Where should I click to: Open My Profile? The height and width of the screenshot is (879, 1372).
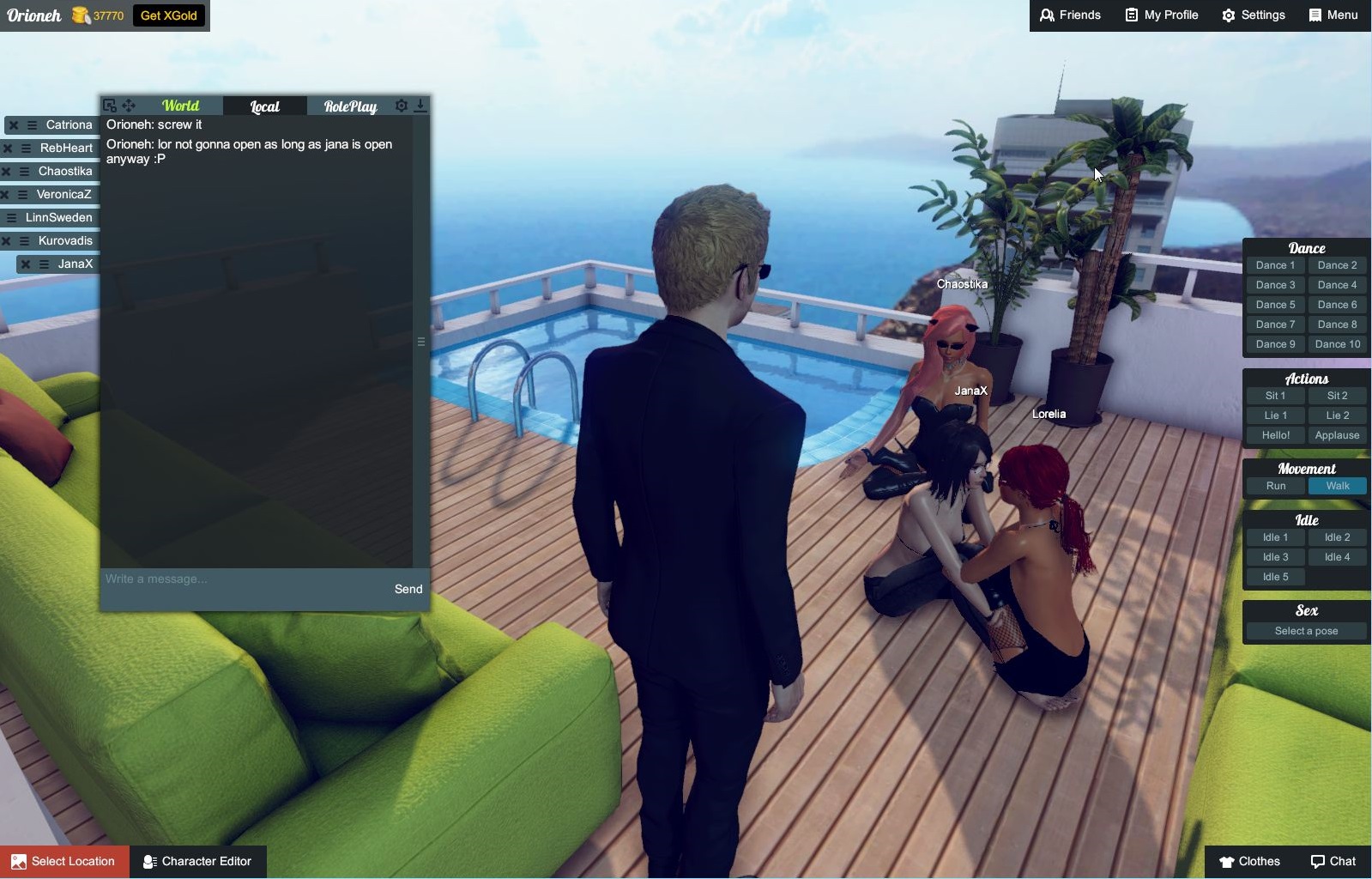[x=1161, y=15]
